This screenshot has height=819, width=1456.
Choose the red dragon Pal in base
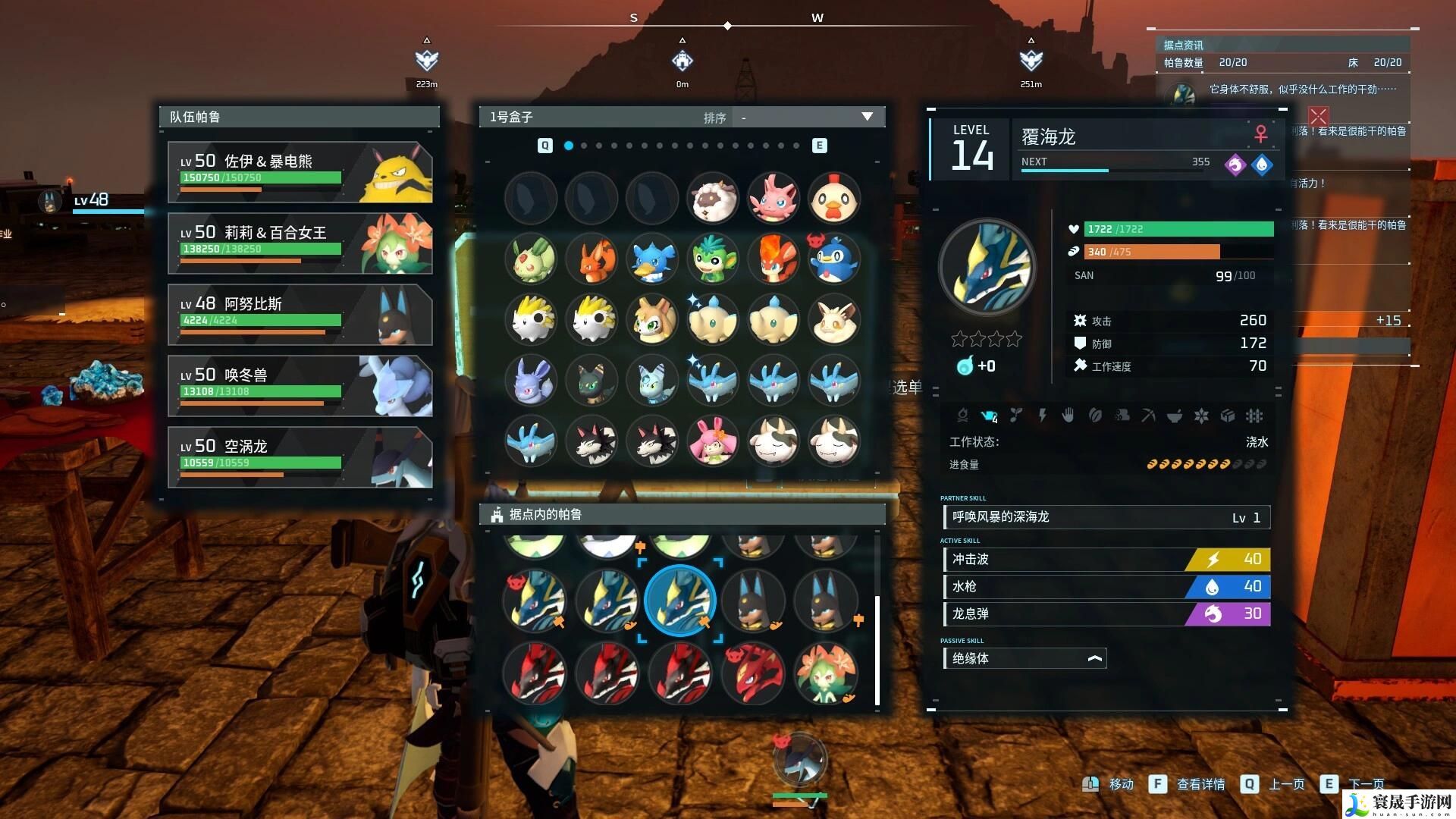coord(752,673)
